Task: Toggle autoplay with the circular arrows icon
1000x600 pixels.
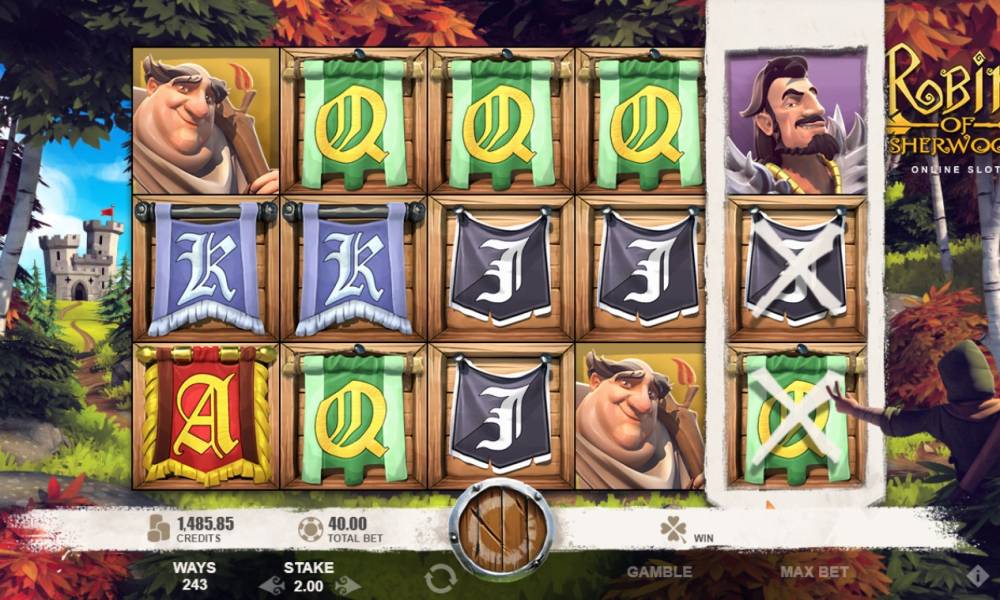Action: click(x=440, y=577)
